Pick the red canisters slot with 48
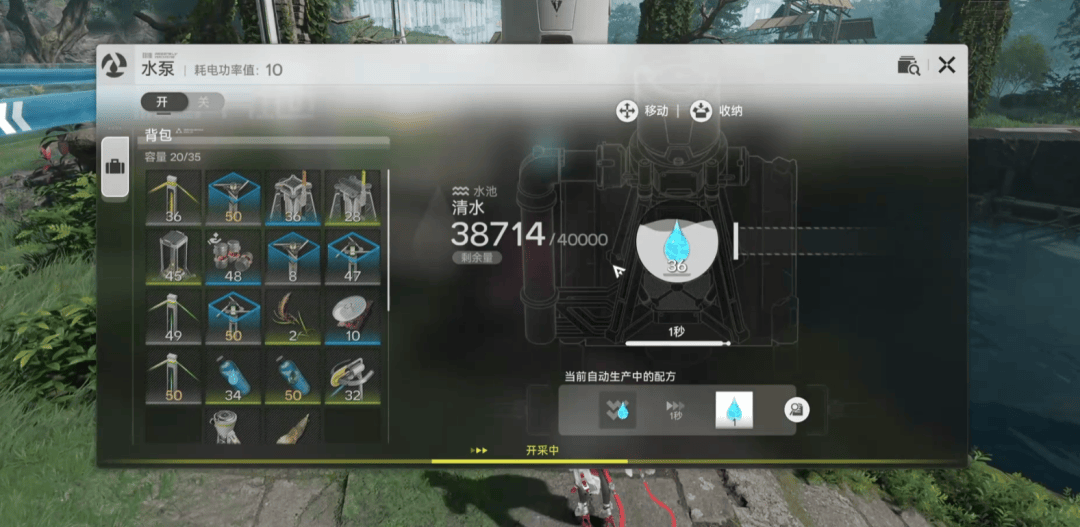1080x527 pixels. click(234, 256)
